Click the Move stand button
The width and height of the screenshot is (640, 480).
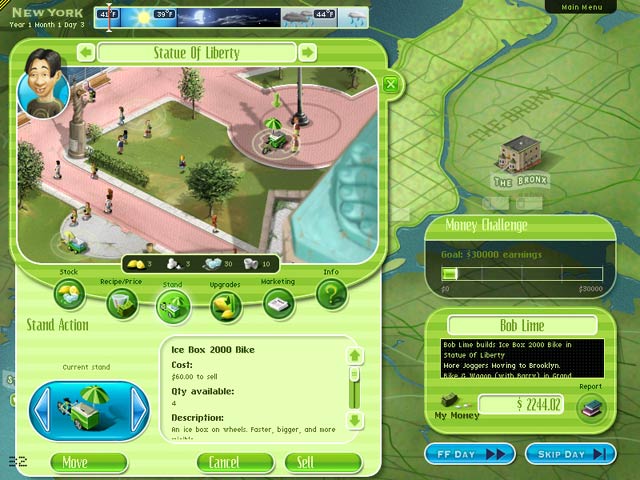tap(75, 462)
